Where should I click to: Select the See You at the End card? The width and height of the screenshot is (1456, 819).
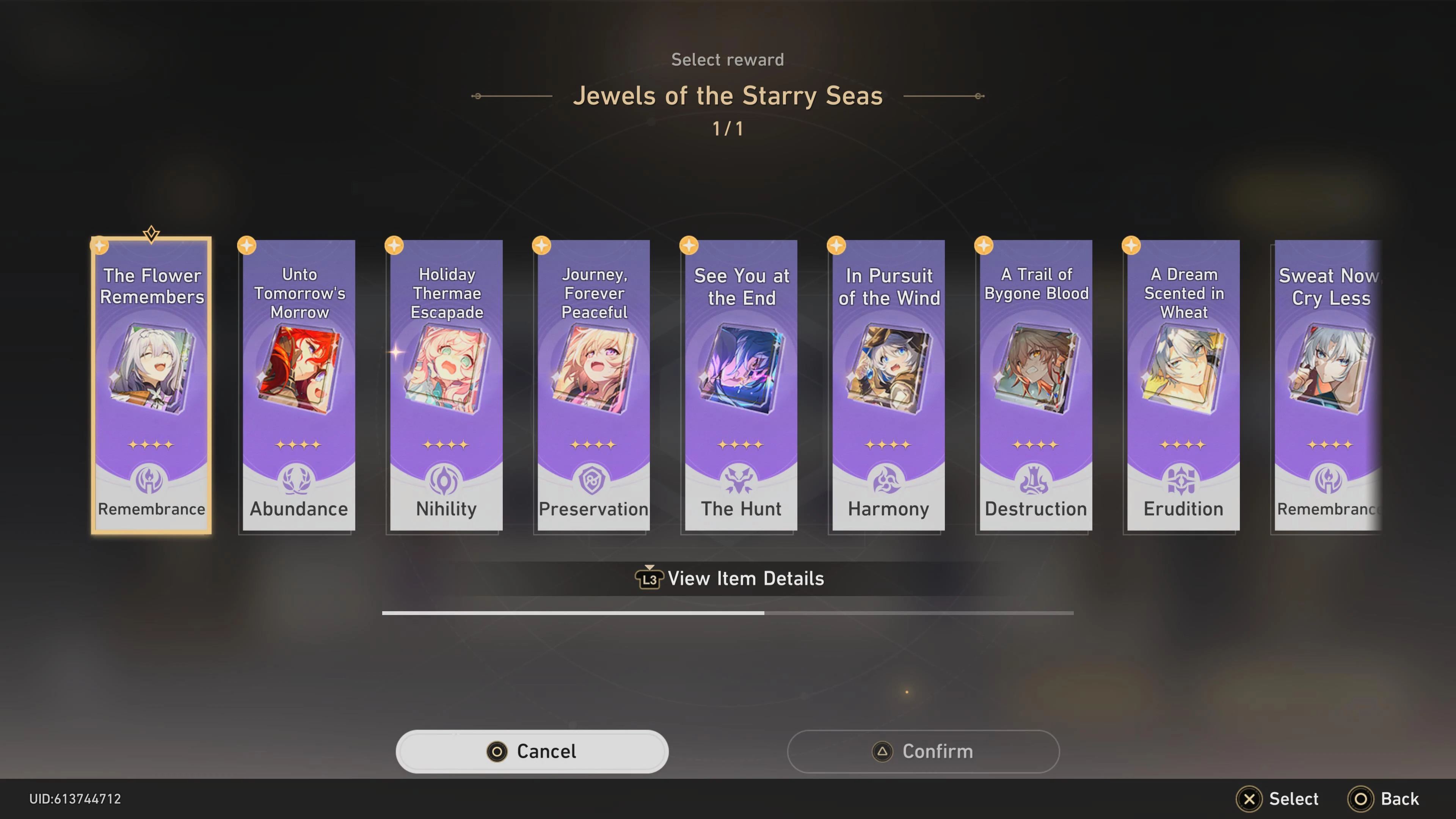pyautogui.click(x=741, y=384)
